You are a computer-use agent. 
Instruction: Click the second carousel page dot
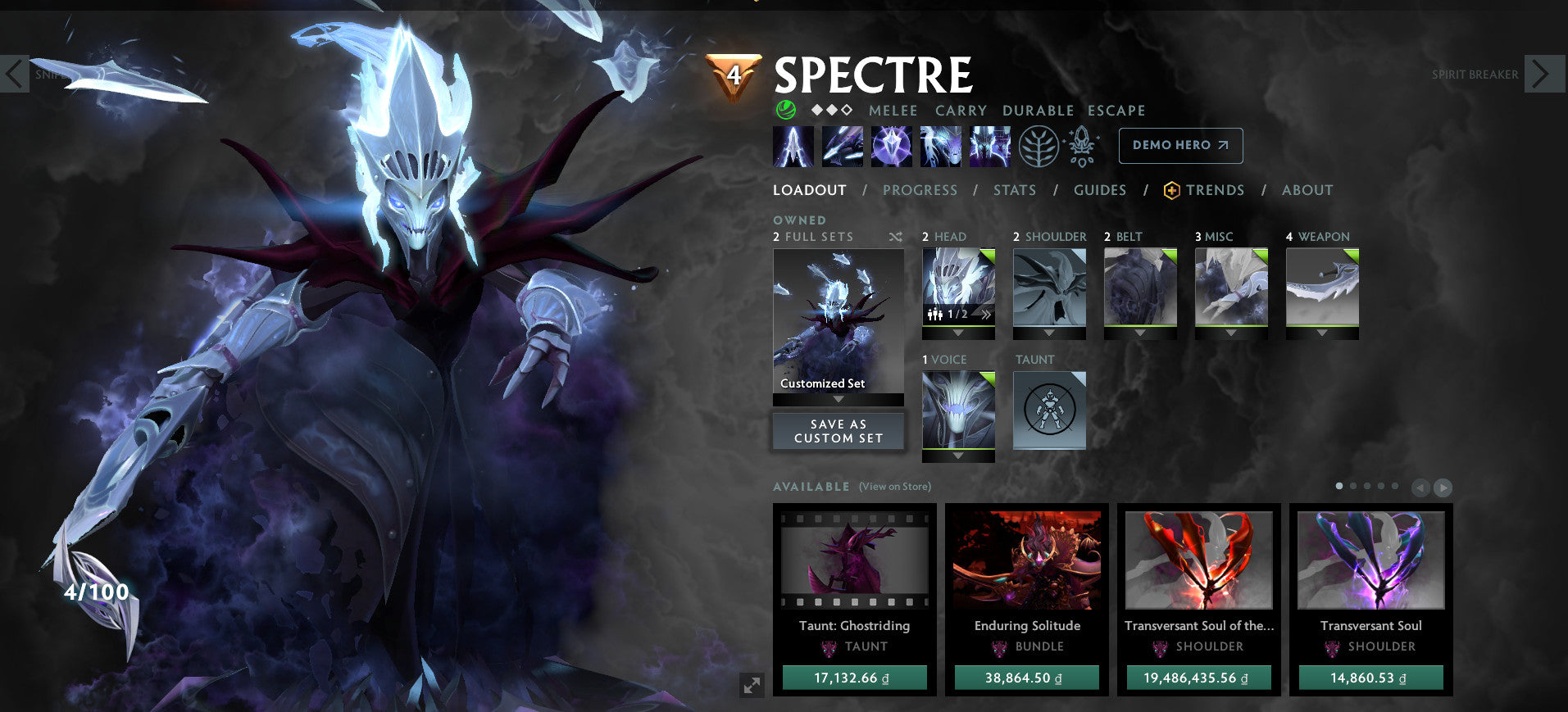1353,485
